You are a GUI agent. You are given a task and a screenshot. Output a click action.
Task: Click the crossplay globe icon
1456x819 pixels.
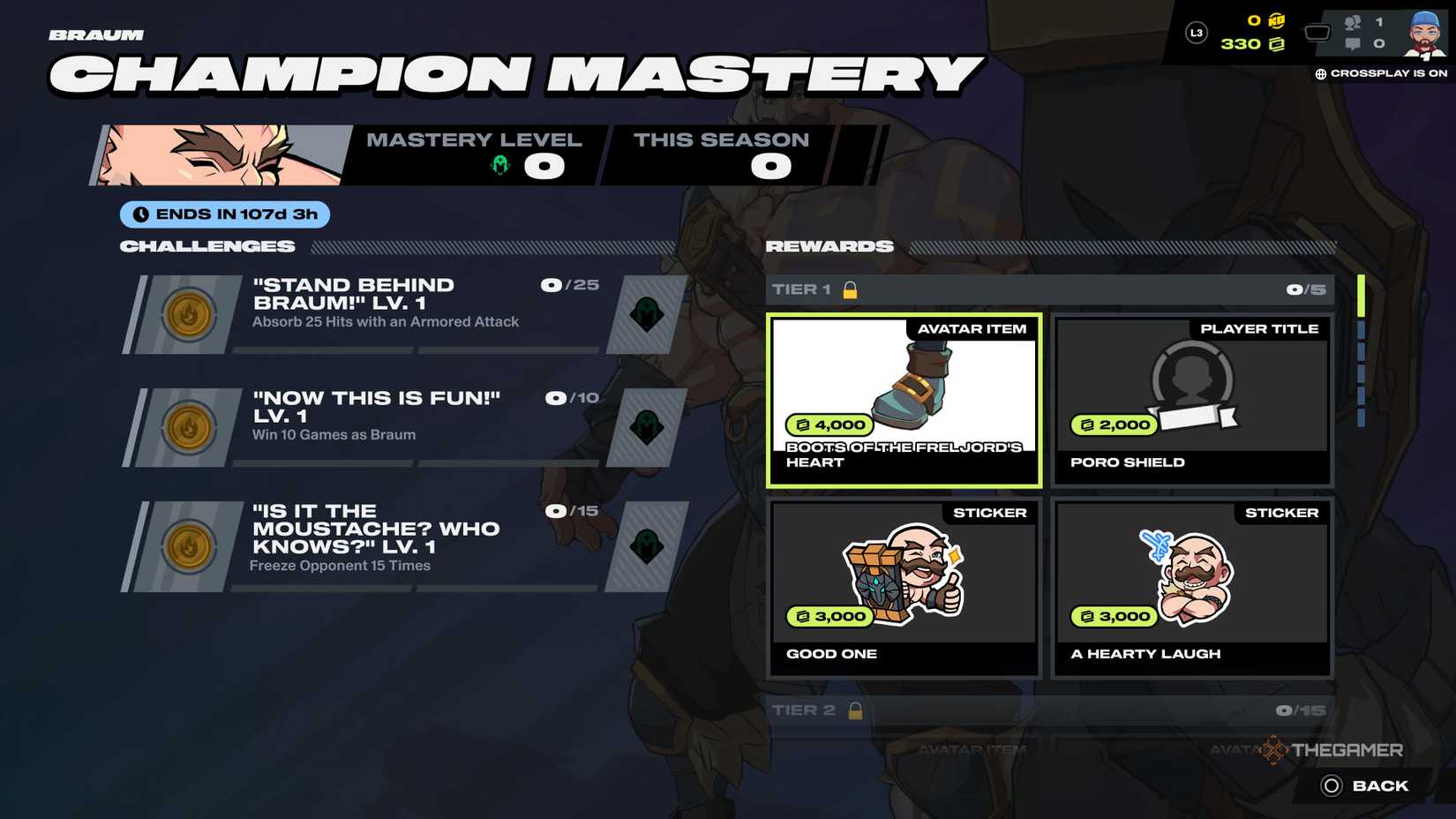(1321, 75)
